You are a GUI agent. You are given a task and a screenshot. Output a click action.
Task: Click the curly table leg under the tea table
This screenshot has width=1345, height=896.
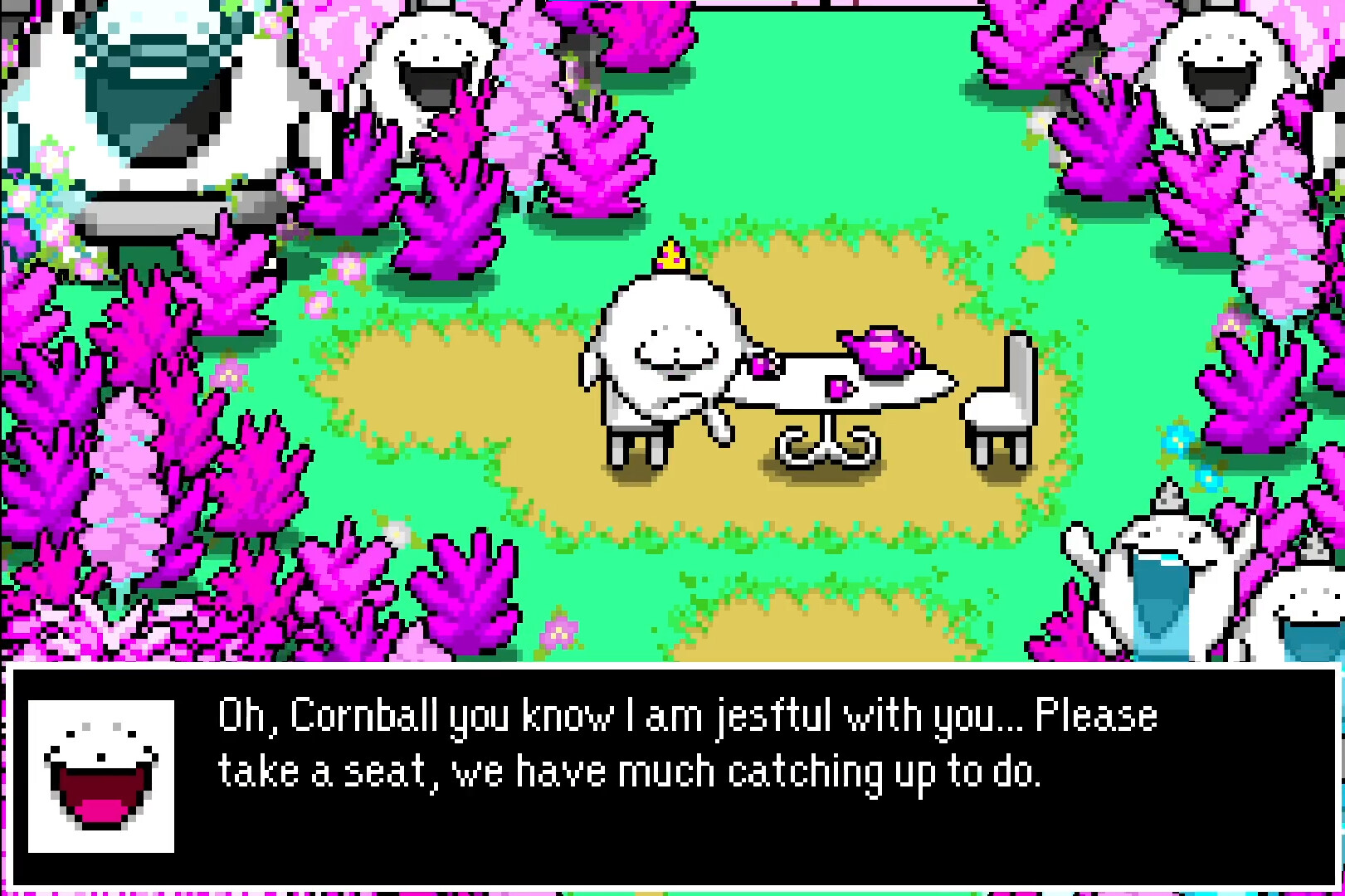point(830,440)
